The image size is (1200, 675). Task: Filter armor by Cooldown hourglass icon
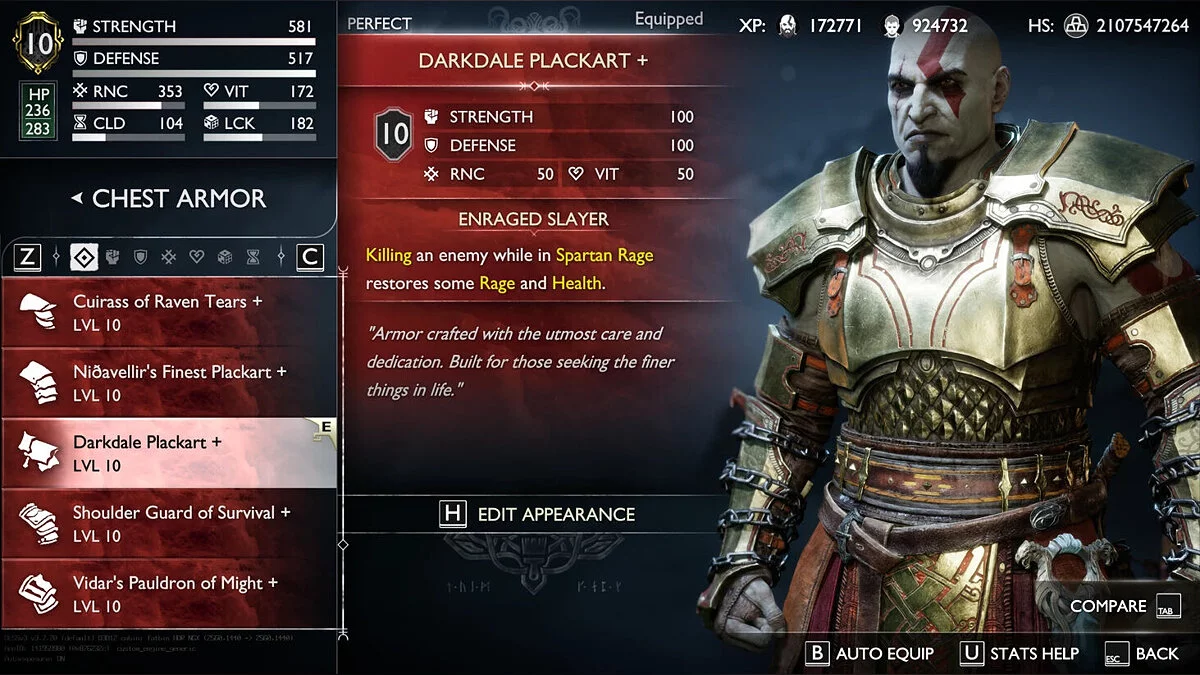253,257
